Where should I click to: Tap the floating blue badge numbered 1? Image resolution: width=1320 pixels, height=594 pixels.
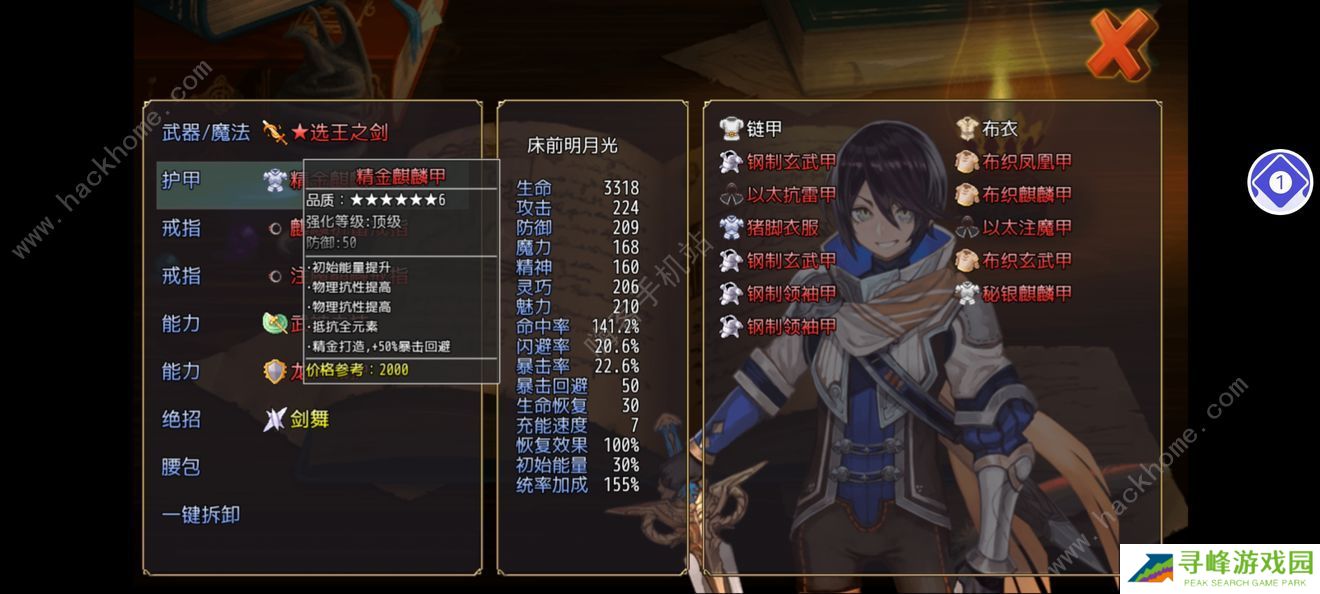coord(1280,183)
